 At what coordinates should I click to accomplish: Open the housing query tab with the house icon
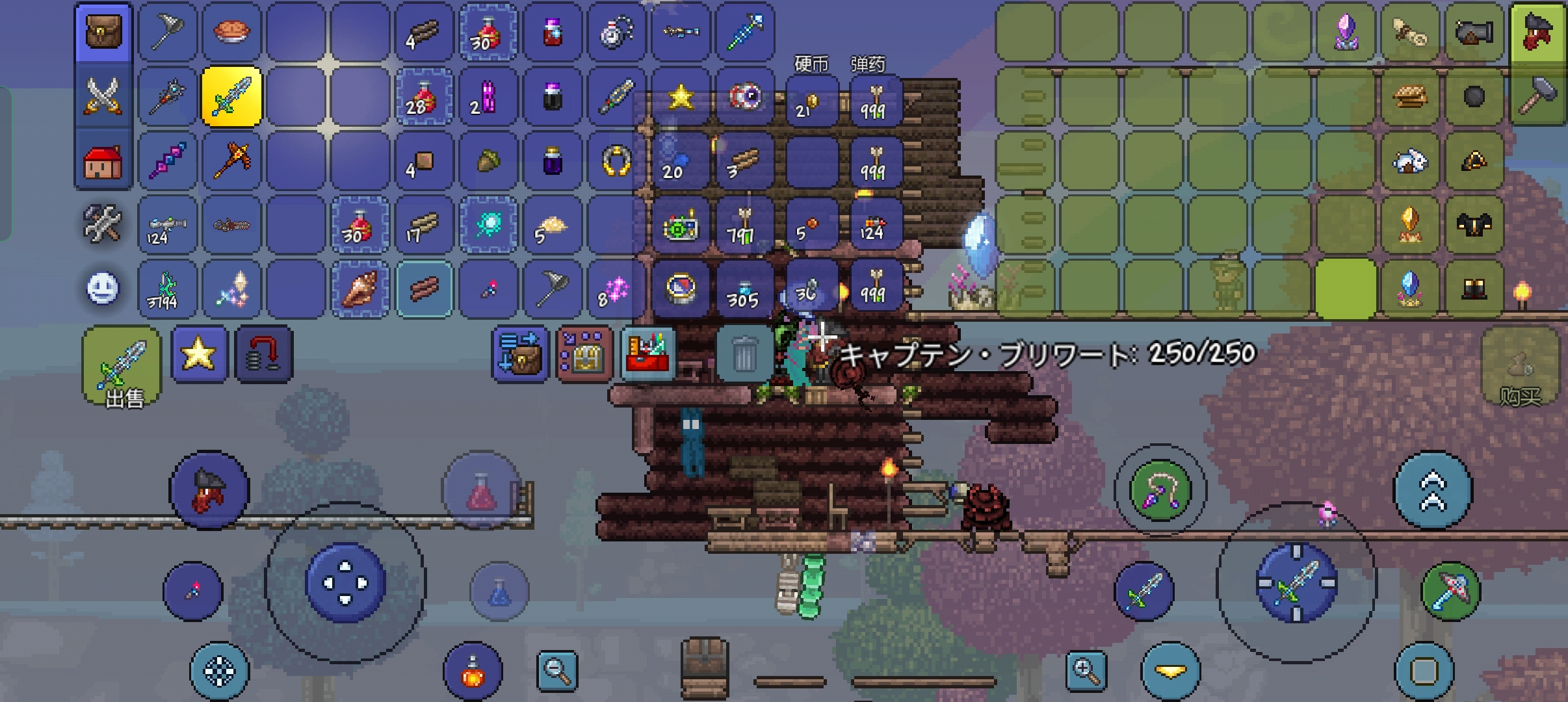pos(104,160)
